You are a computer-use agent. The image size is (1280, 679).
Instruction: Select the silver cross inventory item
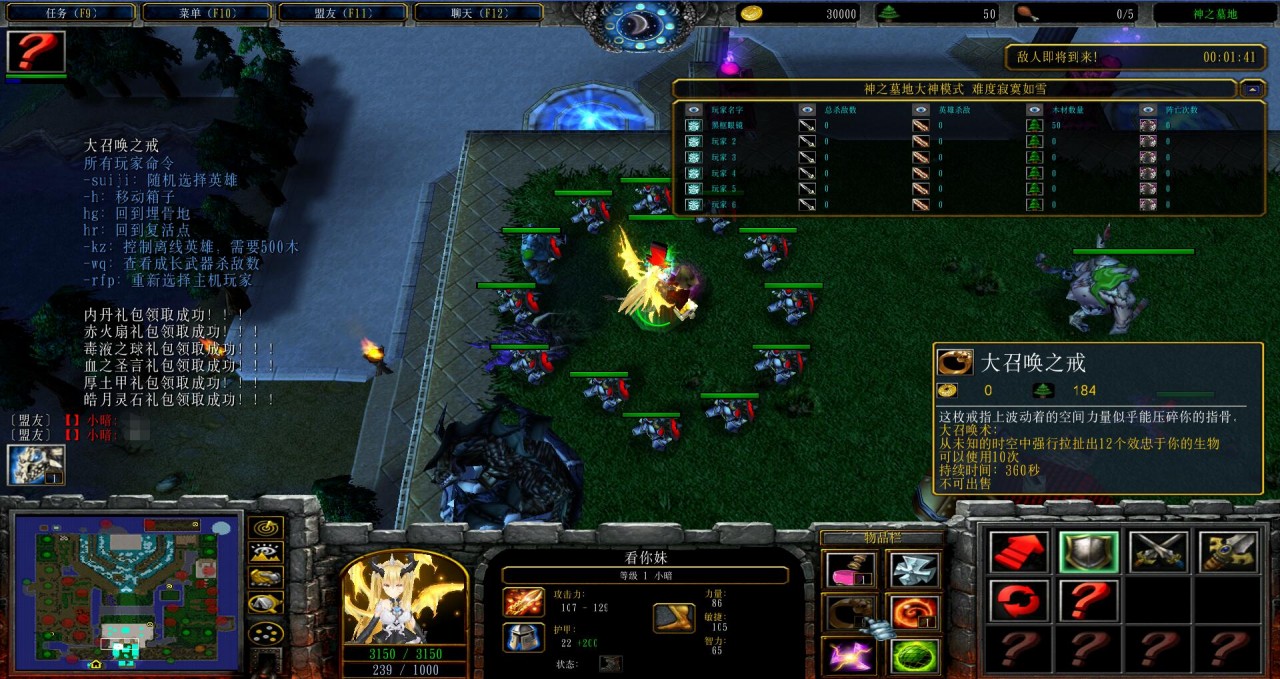[915, 570]
